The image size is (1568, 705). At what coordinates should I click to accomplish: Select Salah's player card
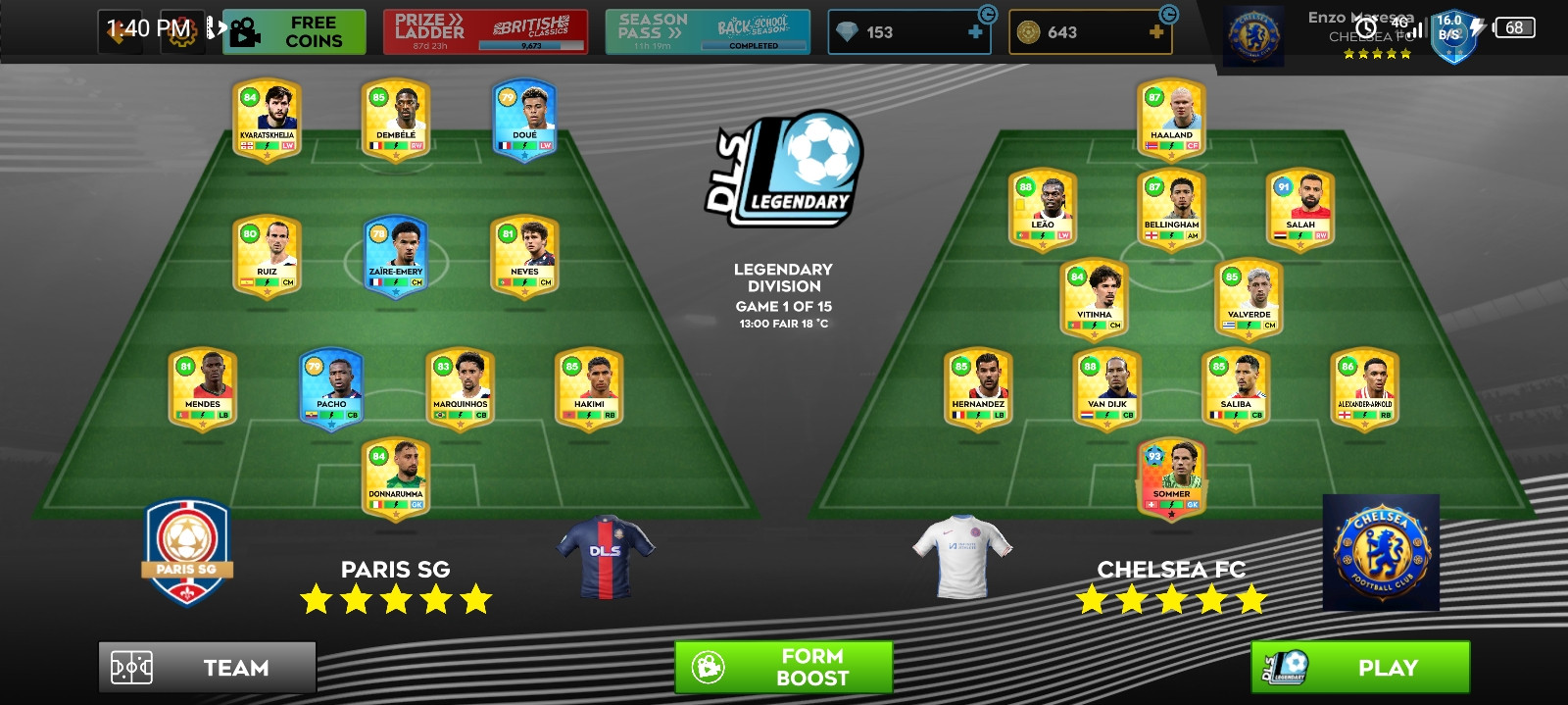(x=1299, y=210)
